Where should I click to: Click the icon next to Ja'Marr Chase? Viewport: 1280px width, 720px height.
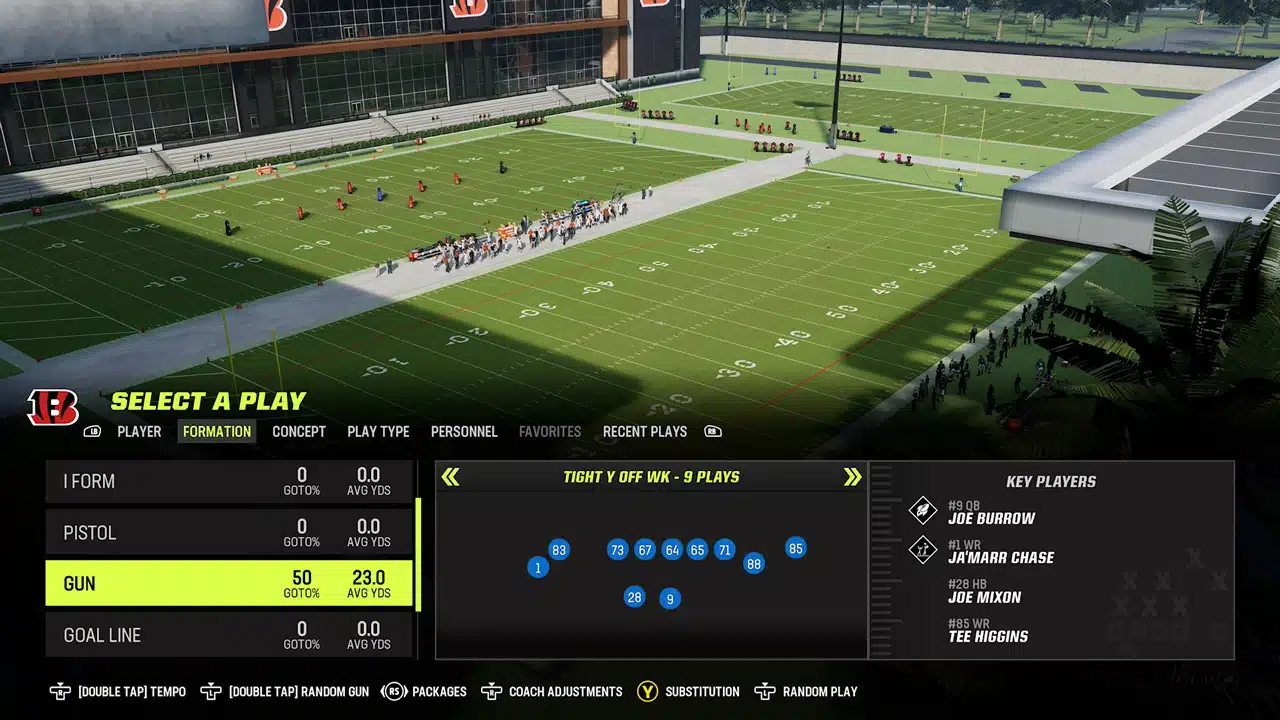(925, 550)
